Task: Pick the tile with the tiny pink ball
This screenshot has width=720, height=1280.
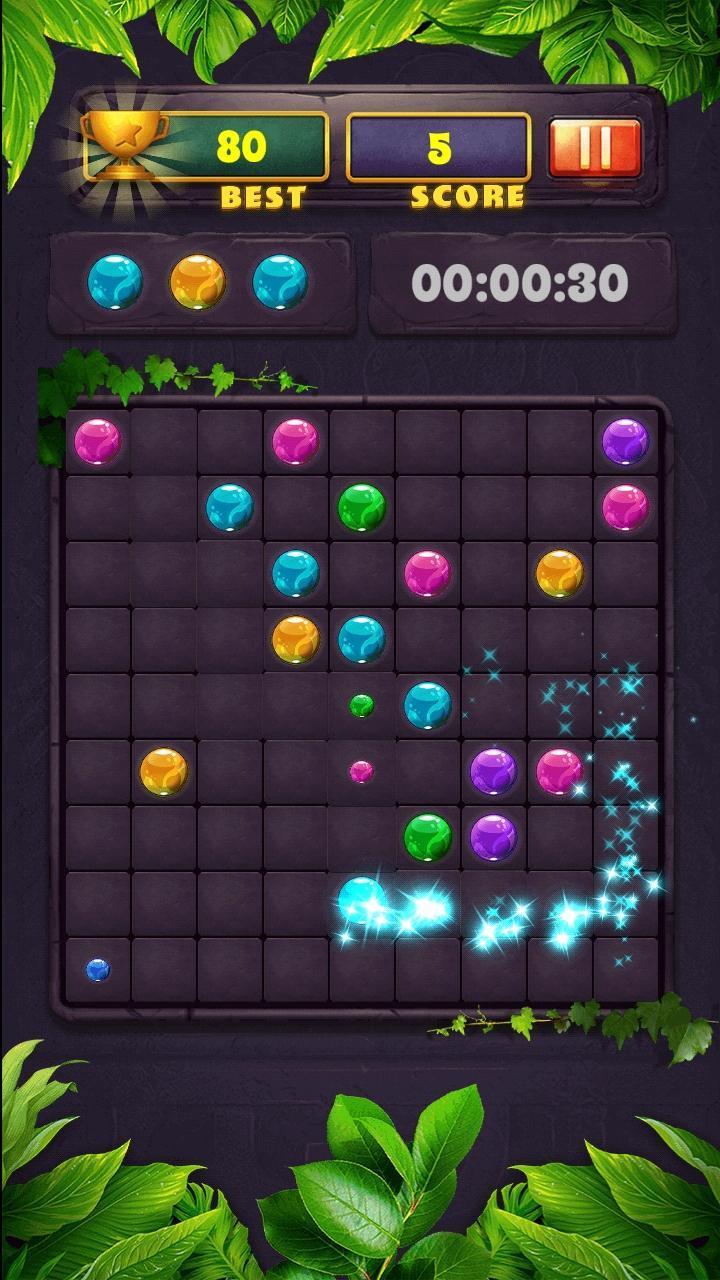Action: 361,771
